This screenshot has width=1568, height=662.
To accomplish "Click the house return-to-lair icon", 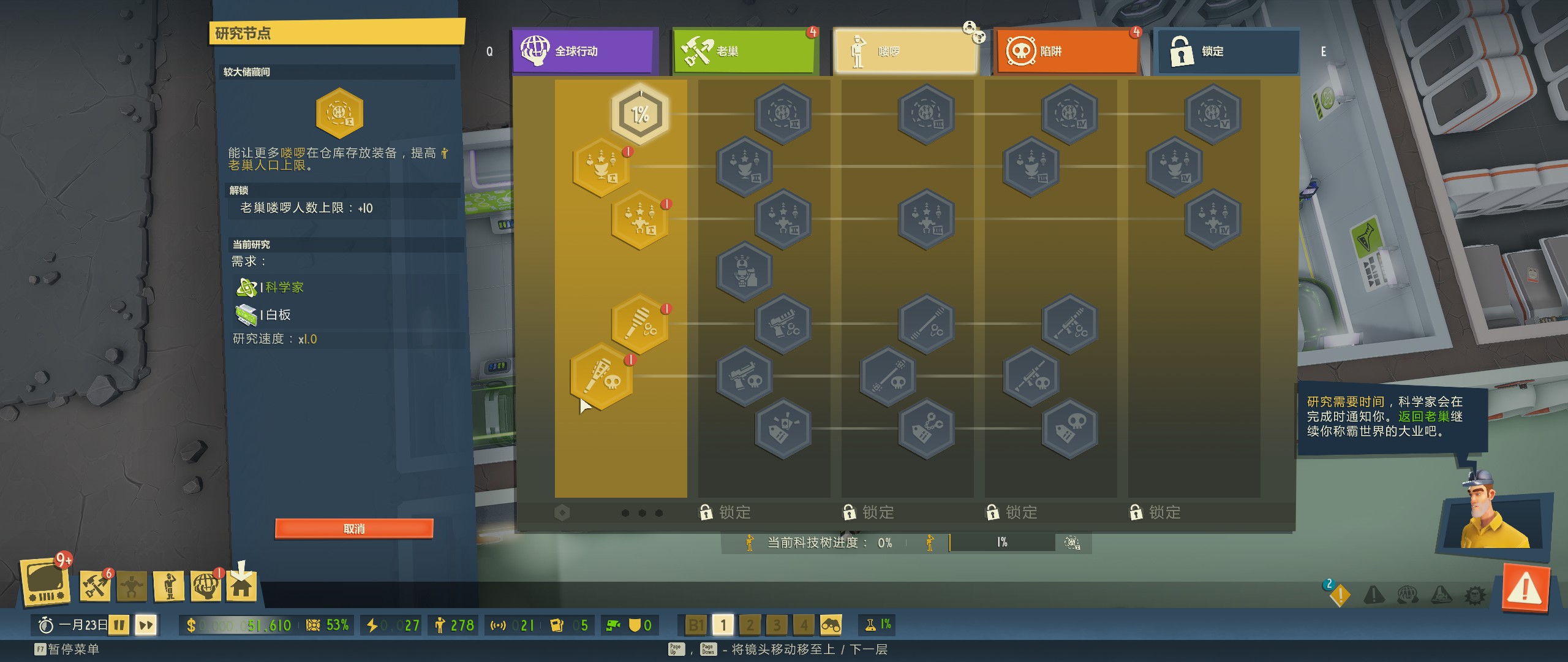I will coord(241,586).
